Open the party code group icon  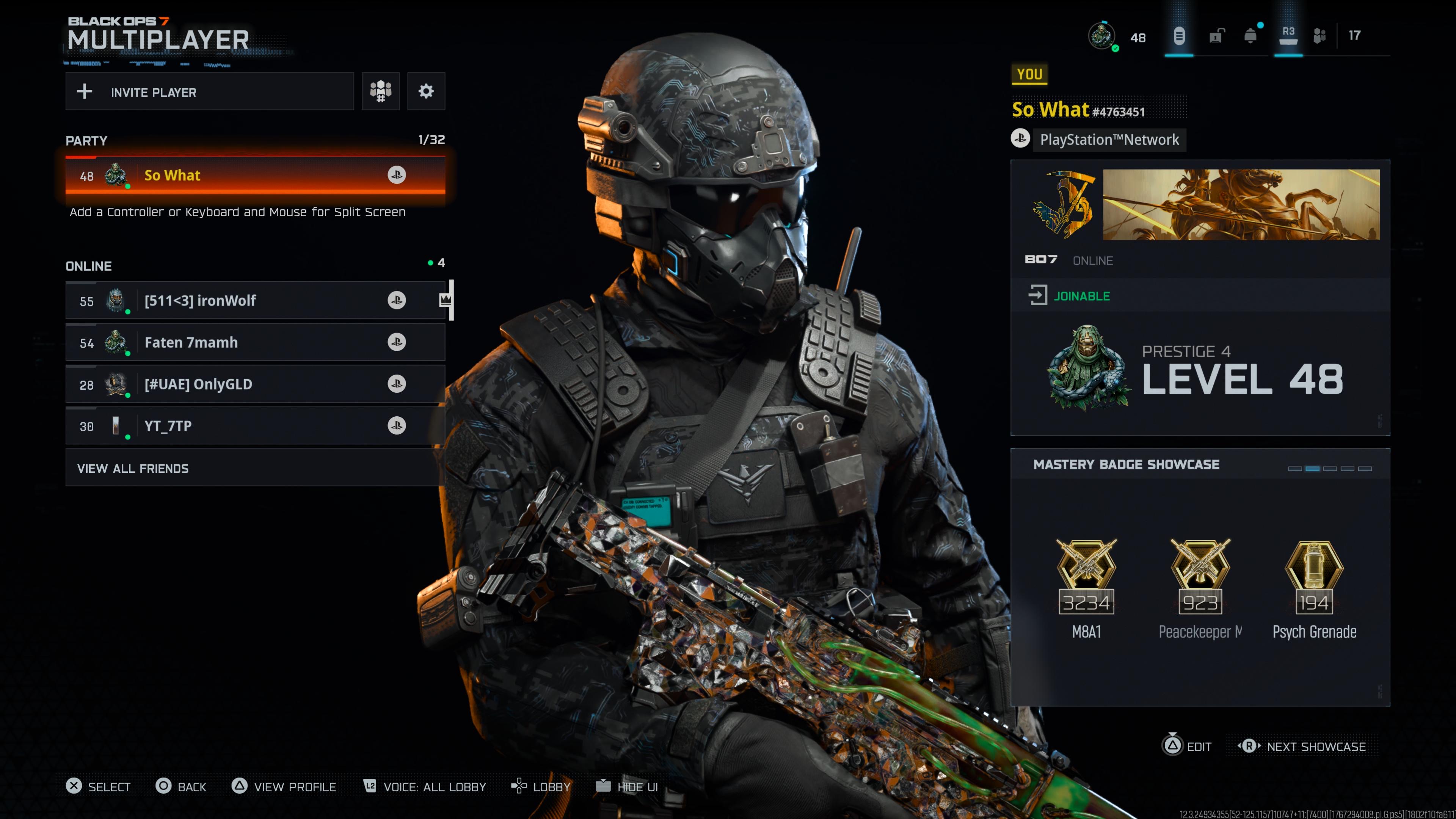[x=380, y=91]
